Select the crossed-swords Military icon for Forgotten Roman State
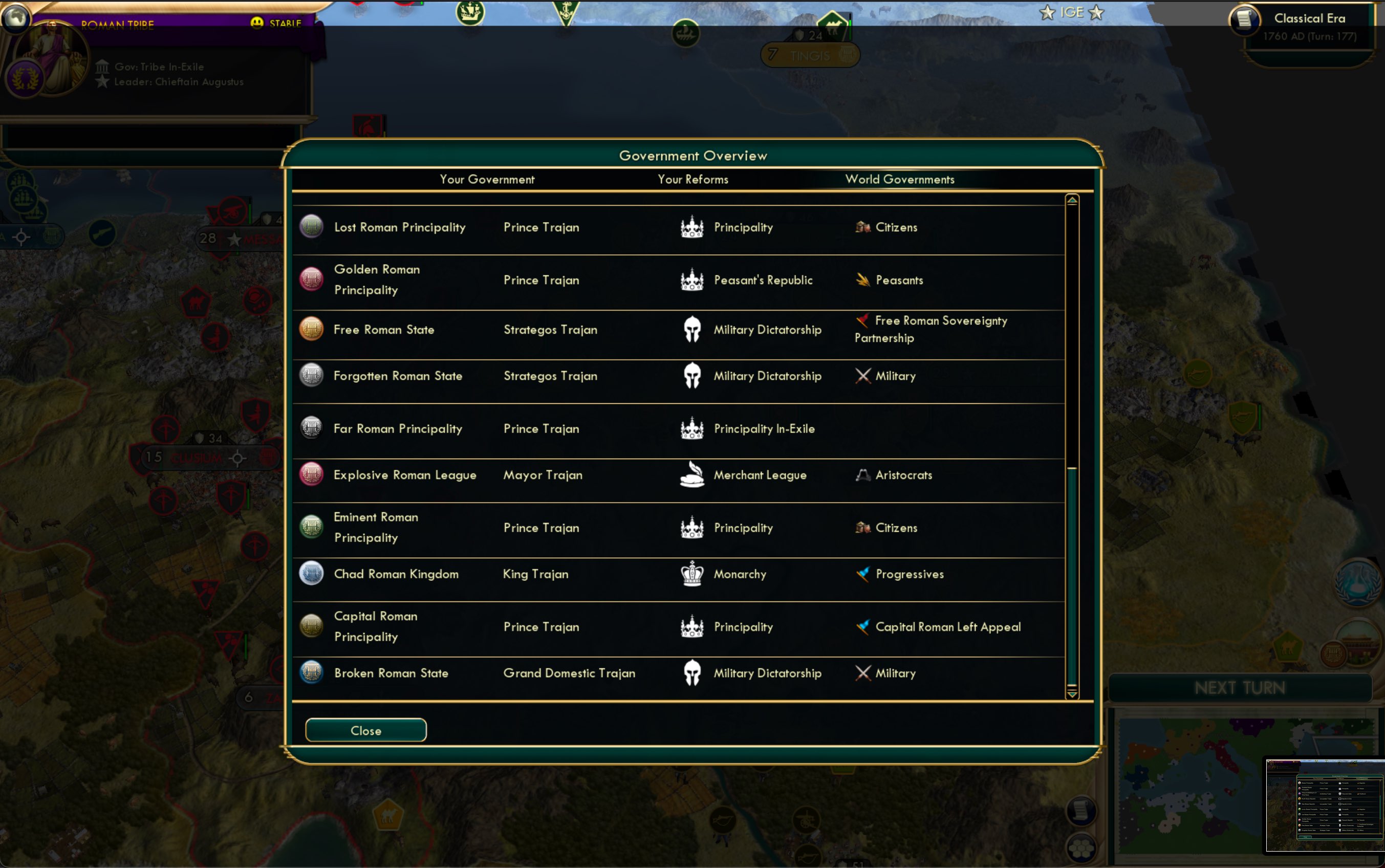1385x868 pixels. tap(863, 376)
